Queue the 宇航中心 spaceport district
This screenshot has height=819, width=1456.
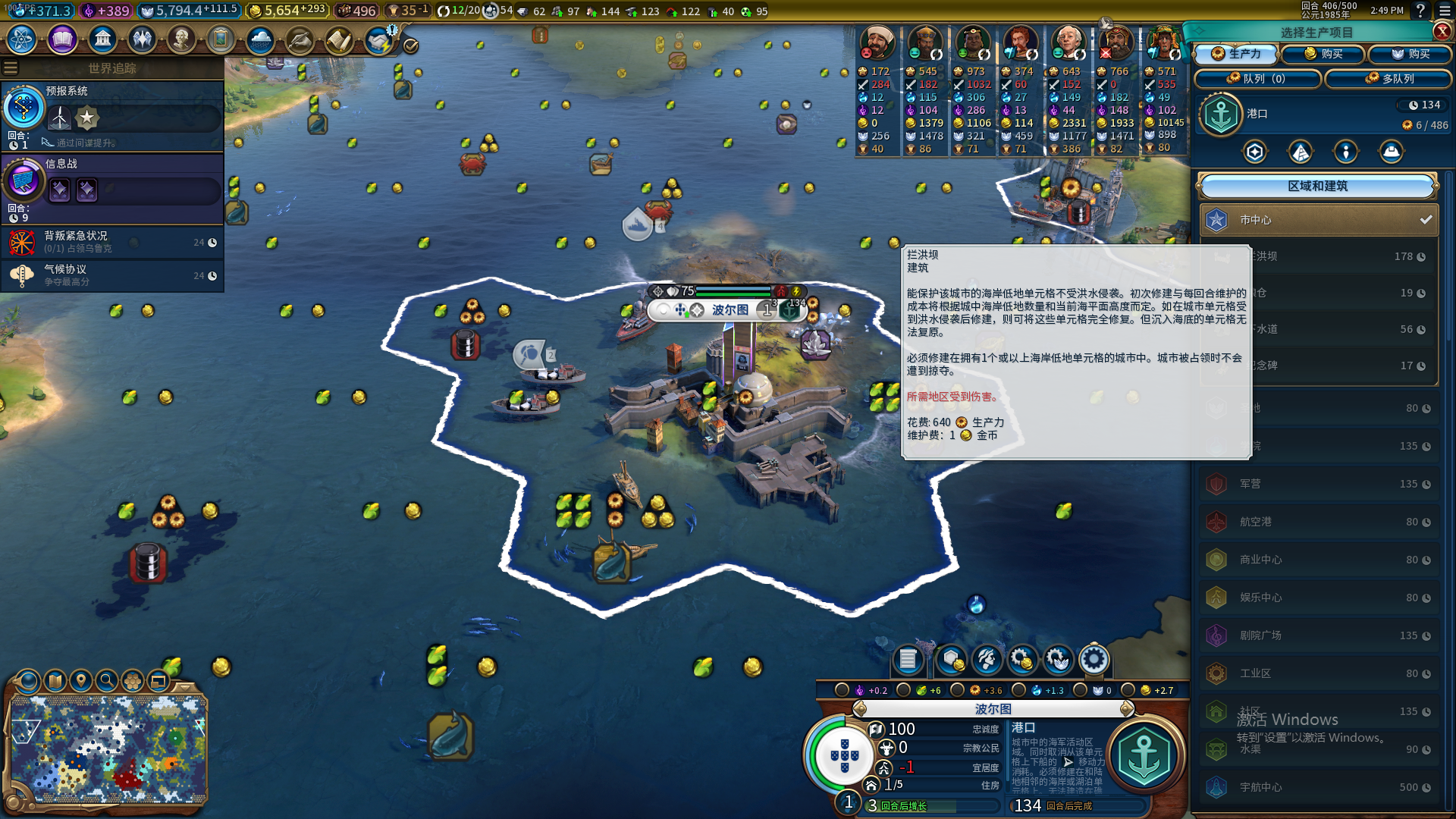point(1319,787)
